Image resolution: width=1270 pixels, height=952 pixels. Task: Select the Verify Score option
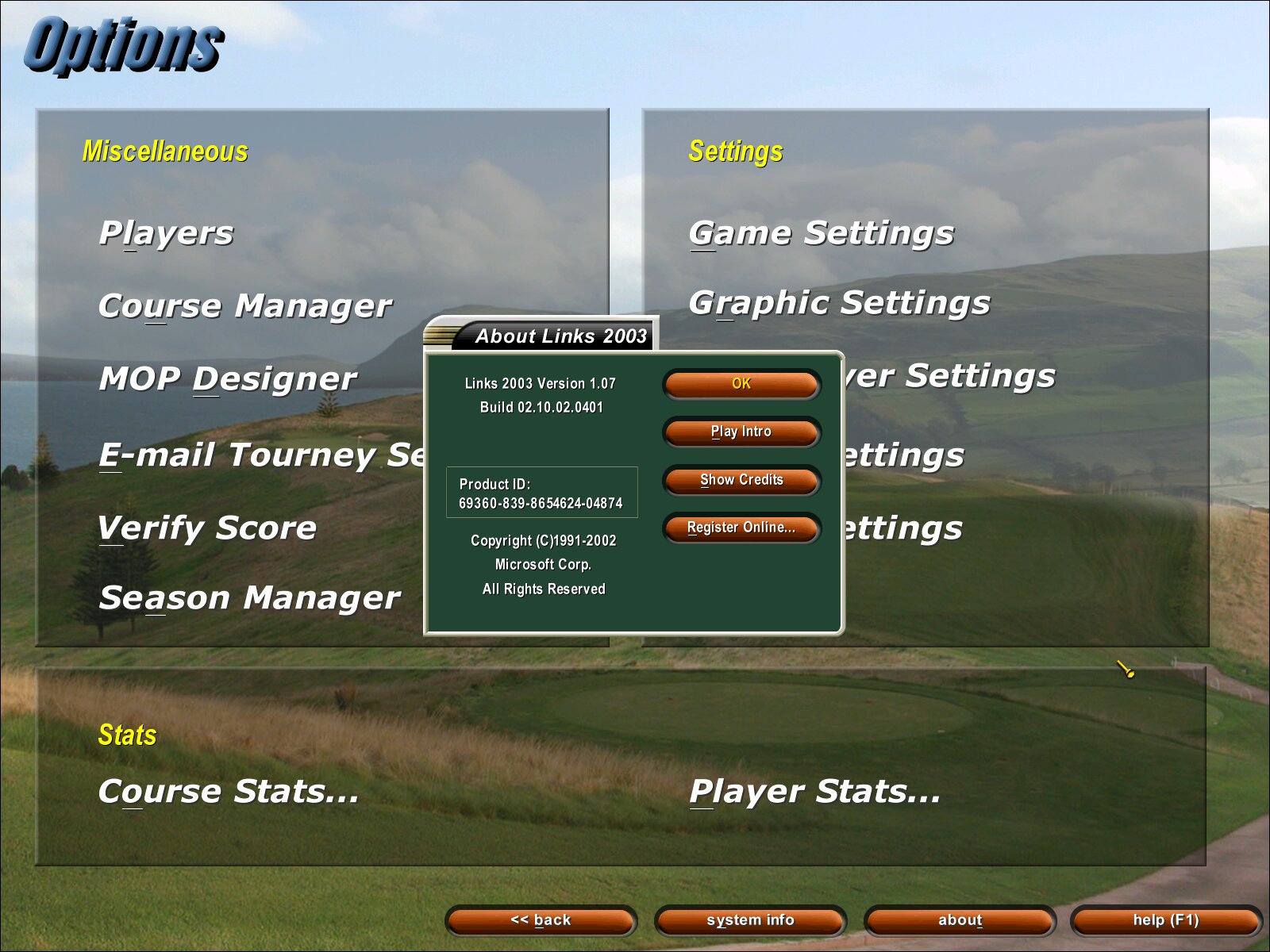point(207,528)
